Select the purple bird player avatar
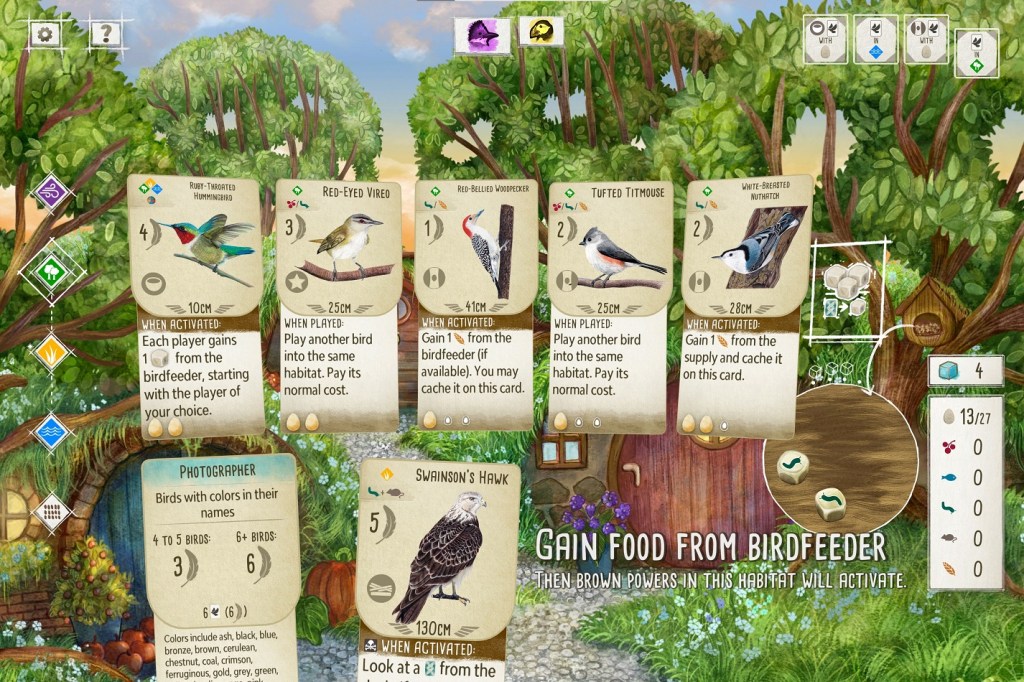This screenshot has height=682, width=1024. [x=483, y=35]
